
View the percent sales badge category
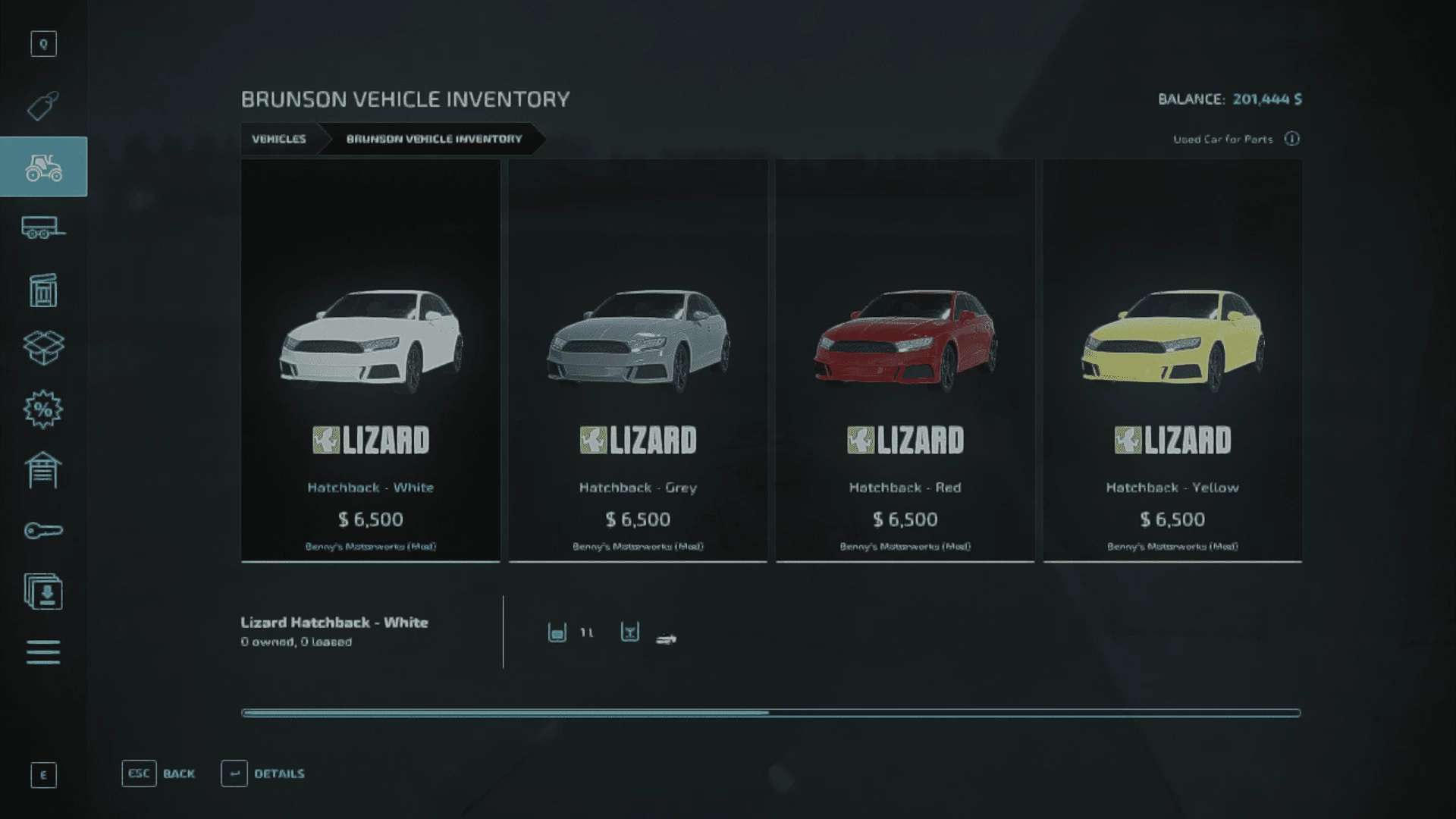click(43, 409)
